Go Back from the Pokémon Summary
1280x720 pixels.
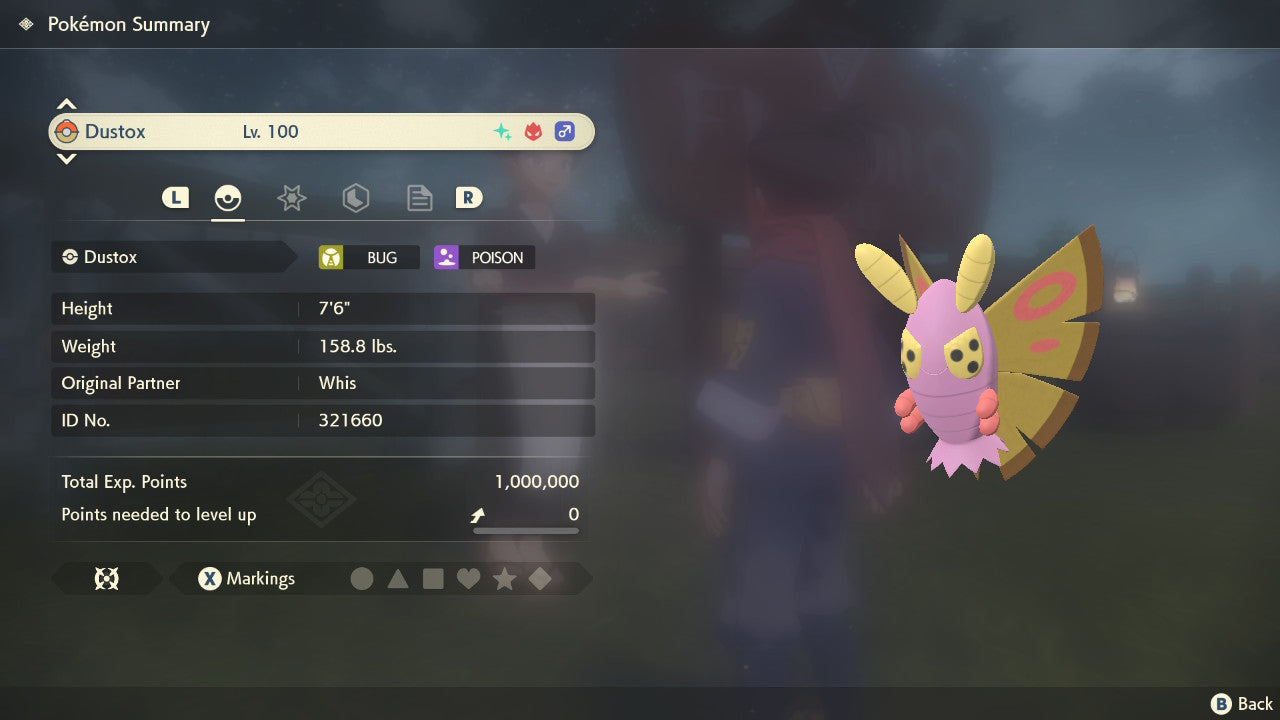(x=1243, y=704)
